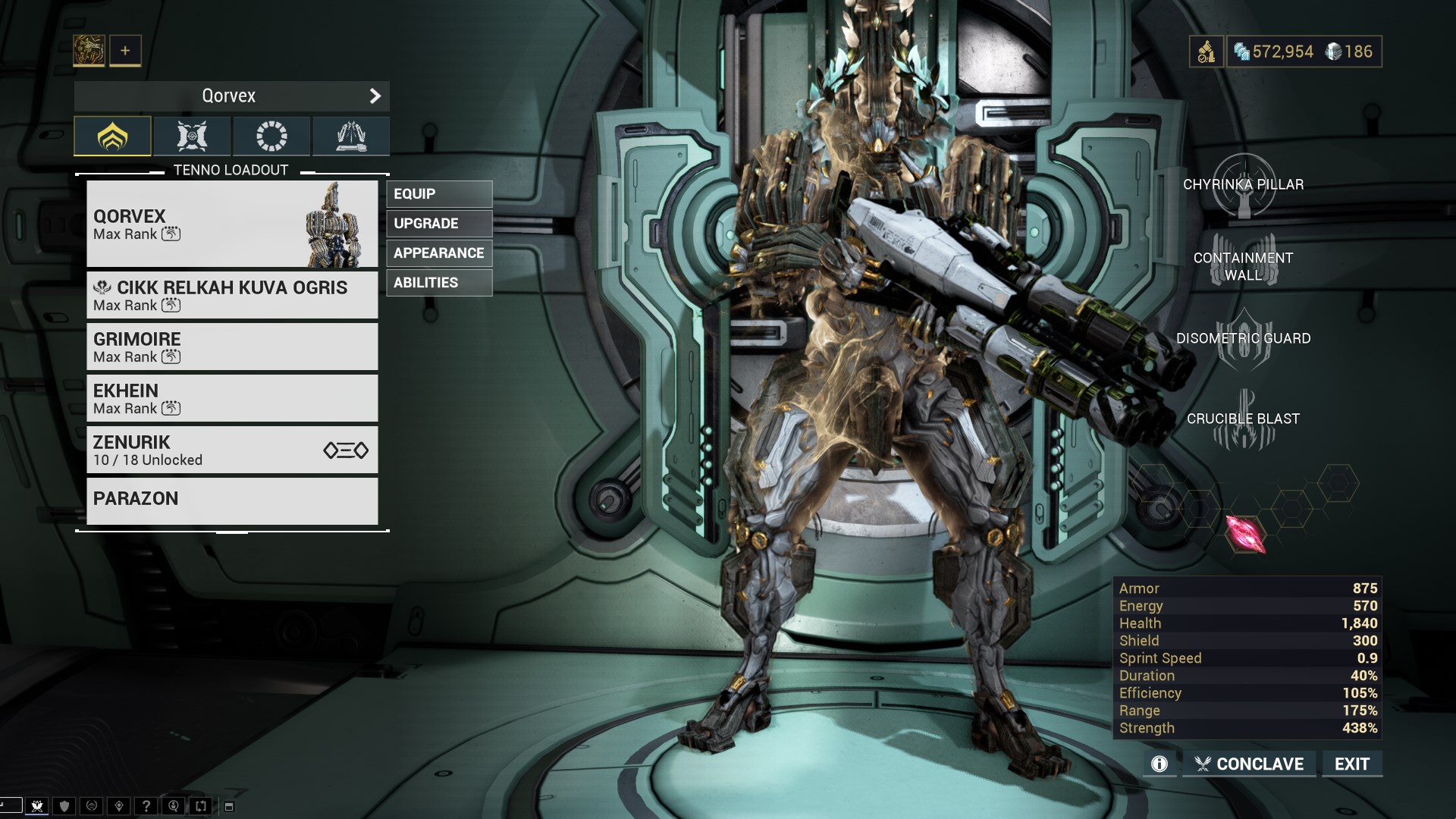
Task: Switch to the Tenno loadout tab
Action: point(112,136)
